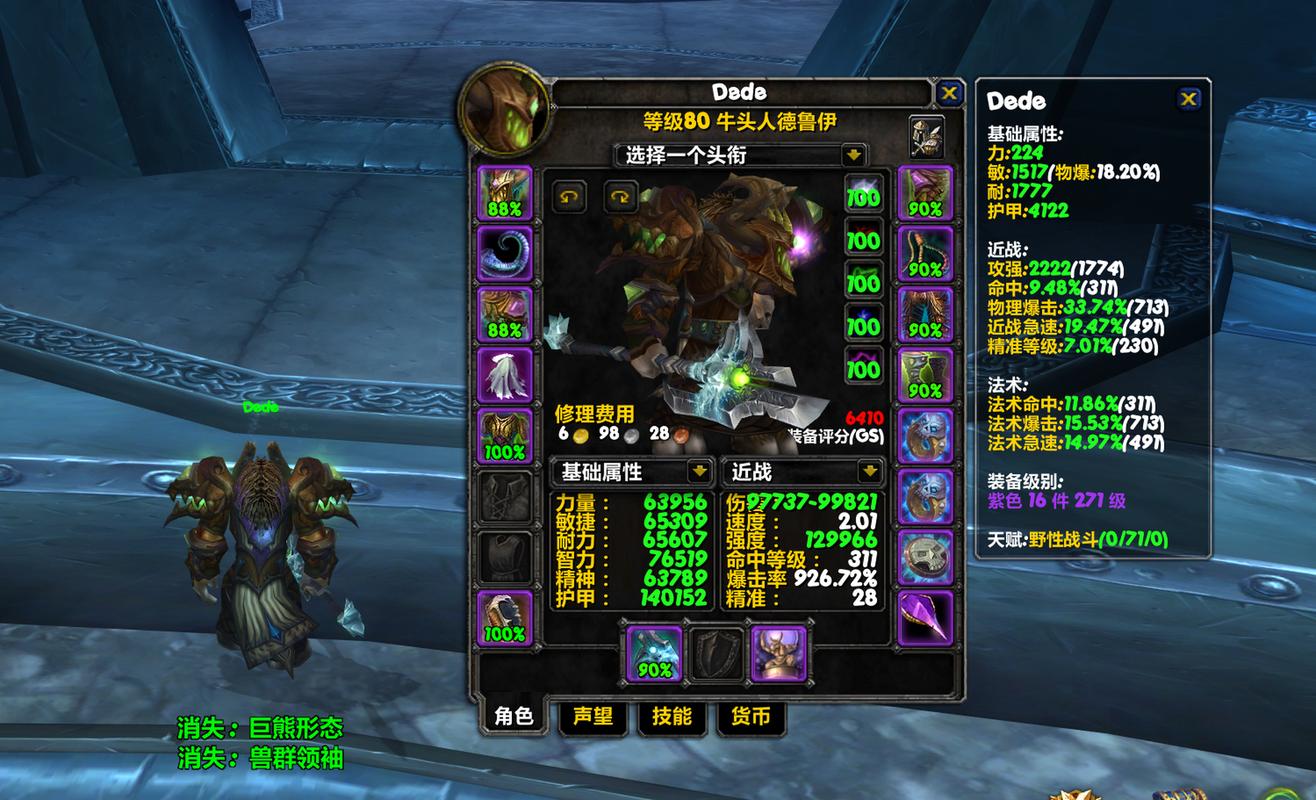Switch to the 货币 currency tab
1316x800 pixels.
tap(751, 716)
